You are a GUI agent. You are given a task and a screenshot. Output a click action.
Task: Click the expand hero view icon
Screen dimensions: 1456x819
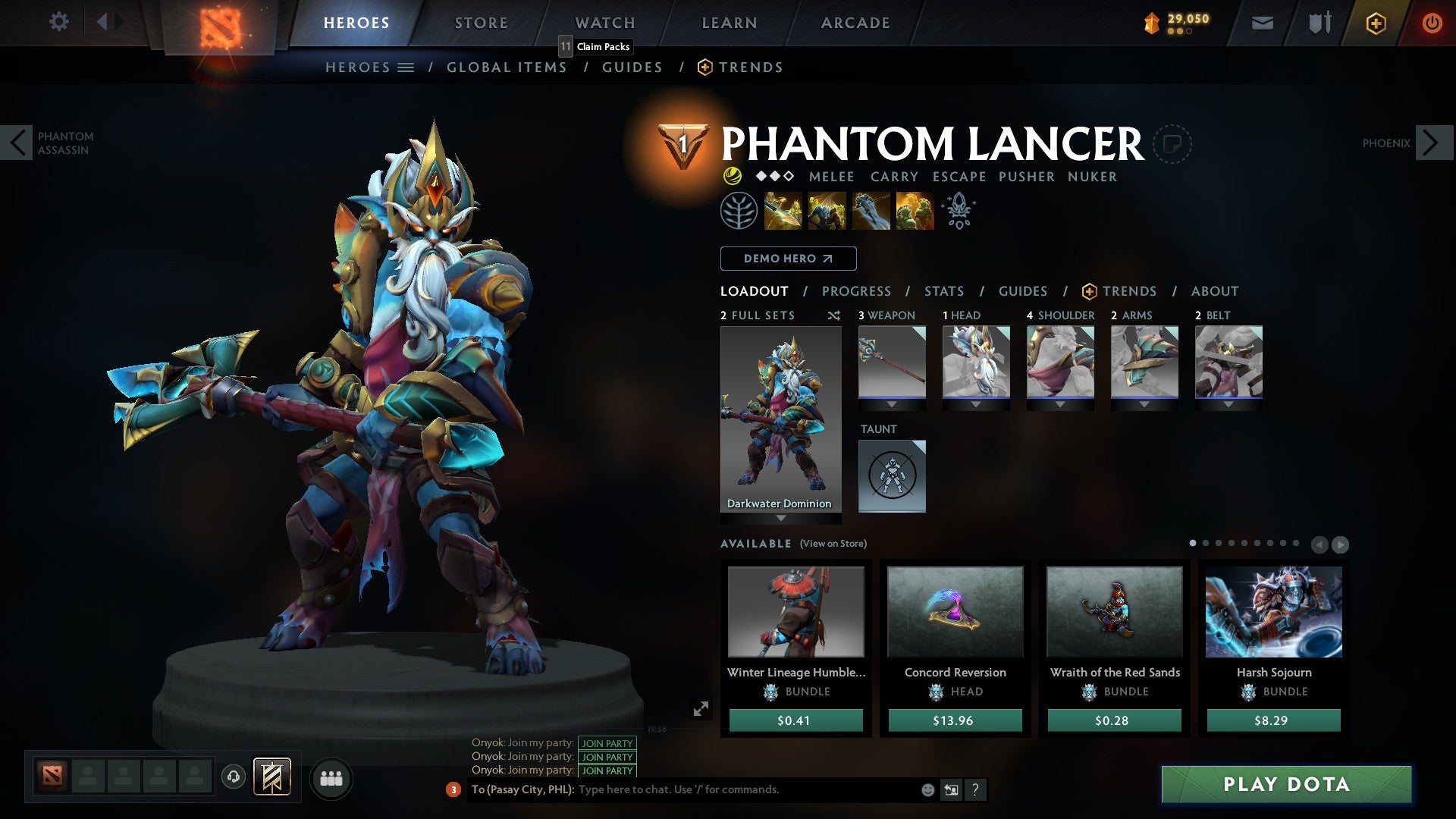pyautogui.click(x=701, y=709)
